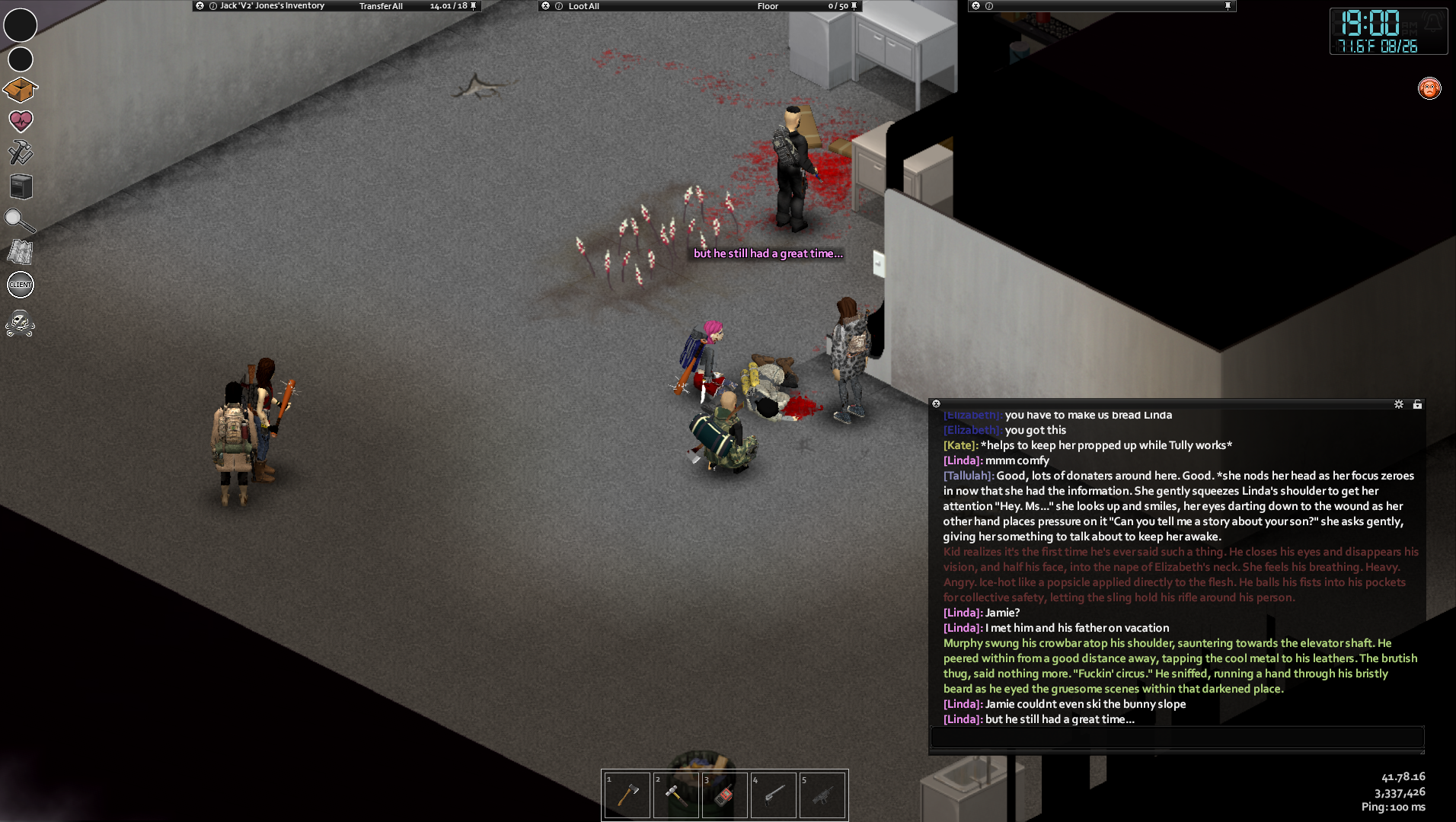1456x822 pixels.
Task: Open the chat window gear settings
Action: [1399, 404]
